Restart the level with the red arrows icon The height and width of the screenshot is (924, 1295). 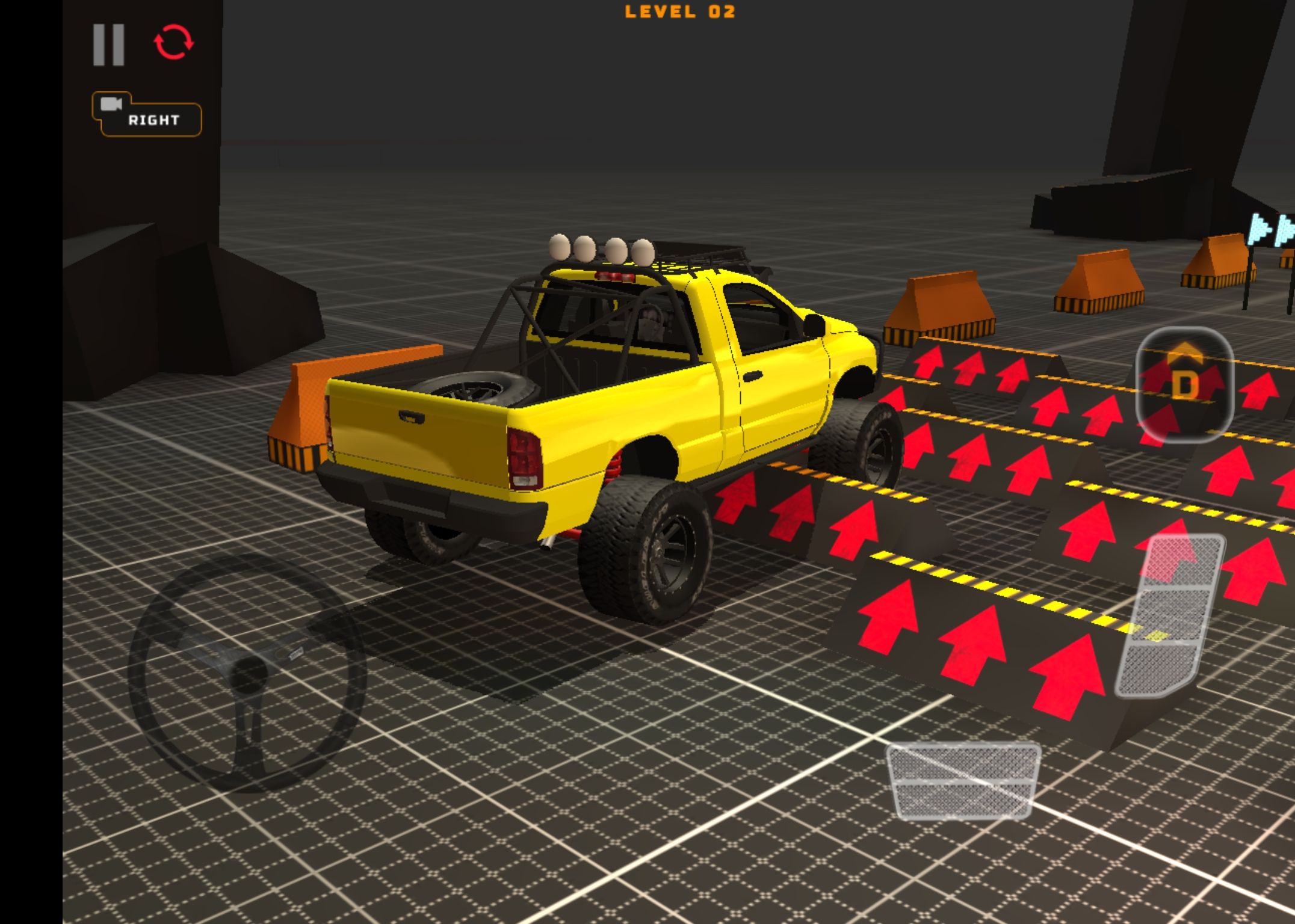pyautogui.click(x=173, y=42)
